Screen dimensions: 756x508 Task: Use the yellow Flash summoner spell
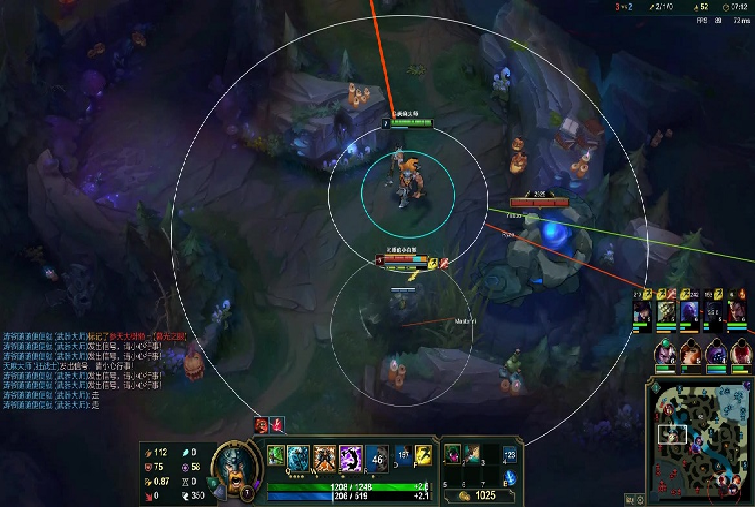coord(424,455)
